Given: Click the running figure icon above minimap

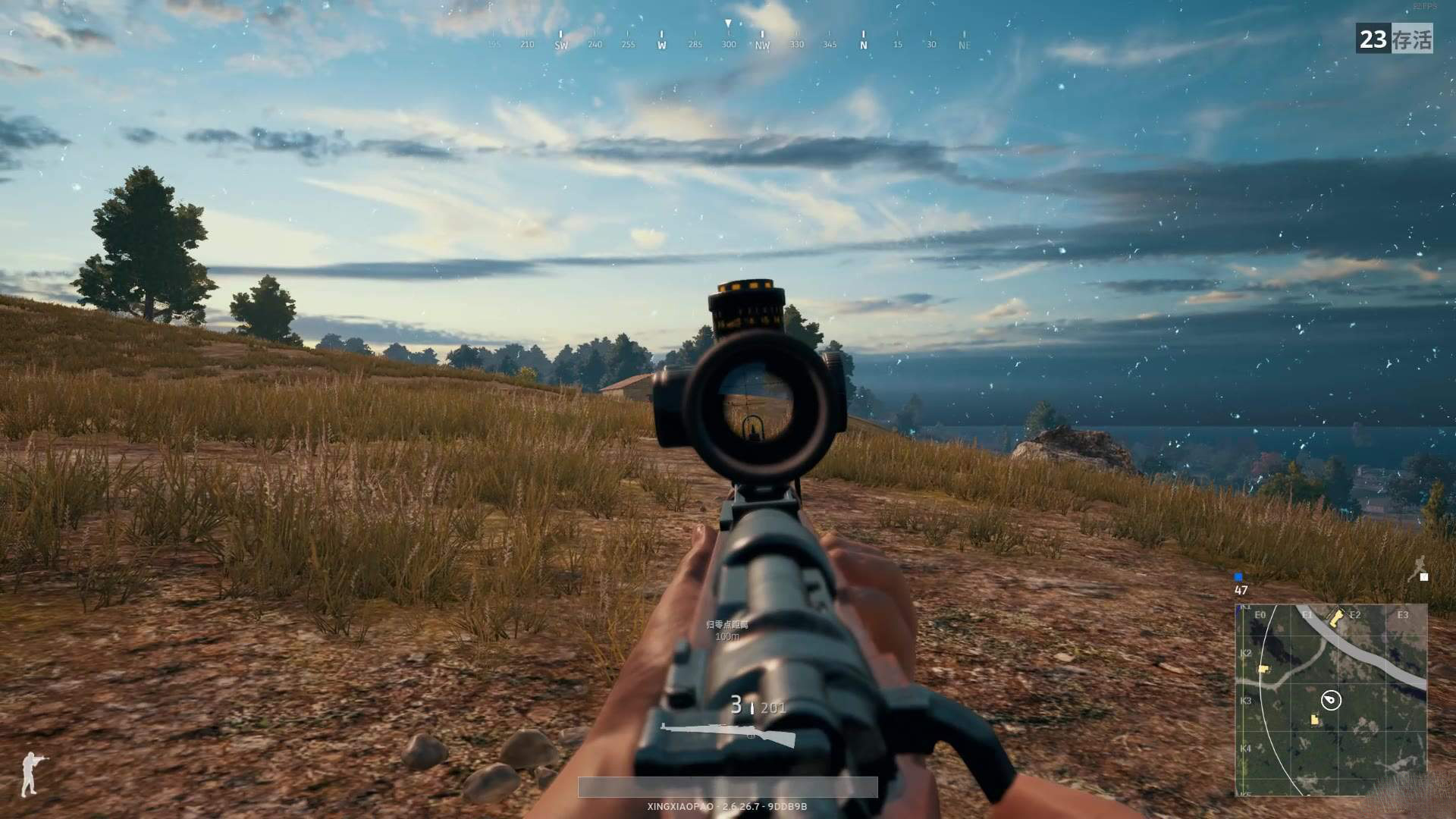Looking at the screenshot, I should pos(1417,568).
